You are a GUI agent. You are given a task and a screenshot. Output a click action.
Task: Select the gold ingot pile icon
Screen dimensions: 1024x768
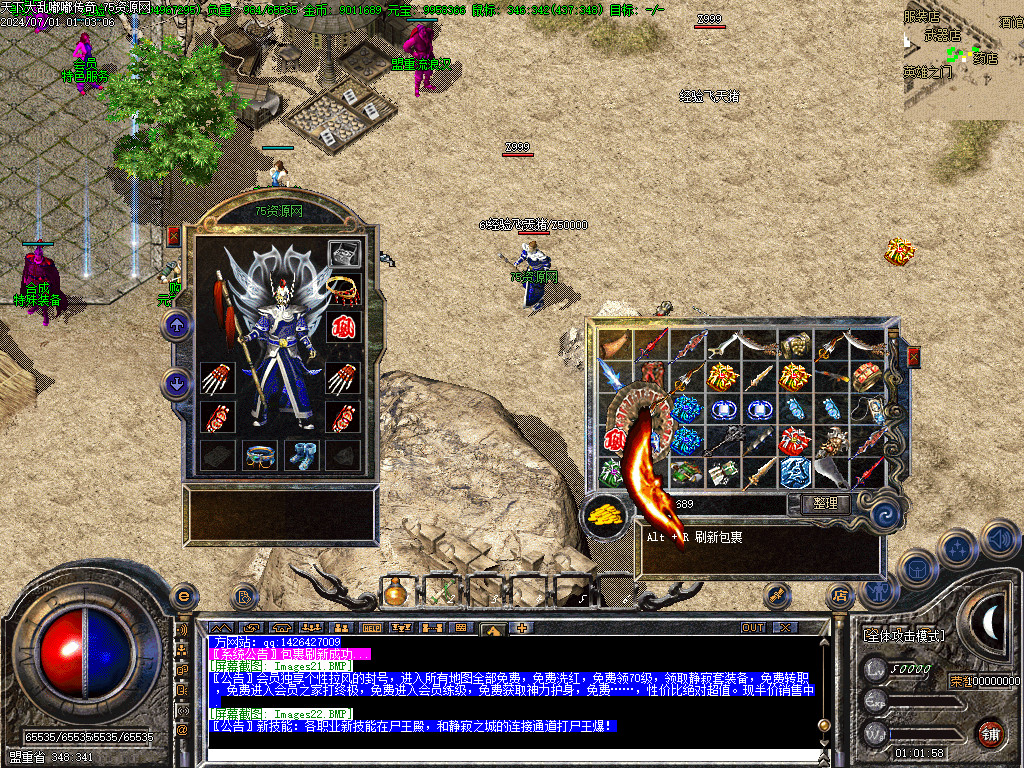pyautogui.click(x=605, y=516)
